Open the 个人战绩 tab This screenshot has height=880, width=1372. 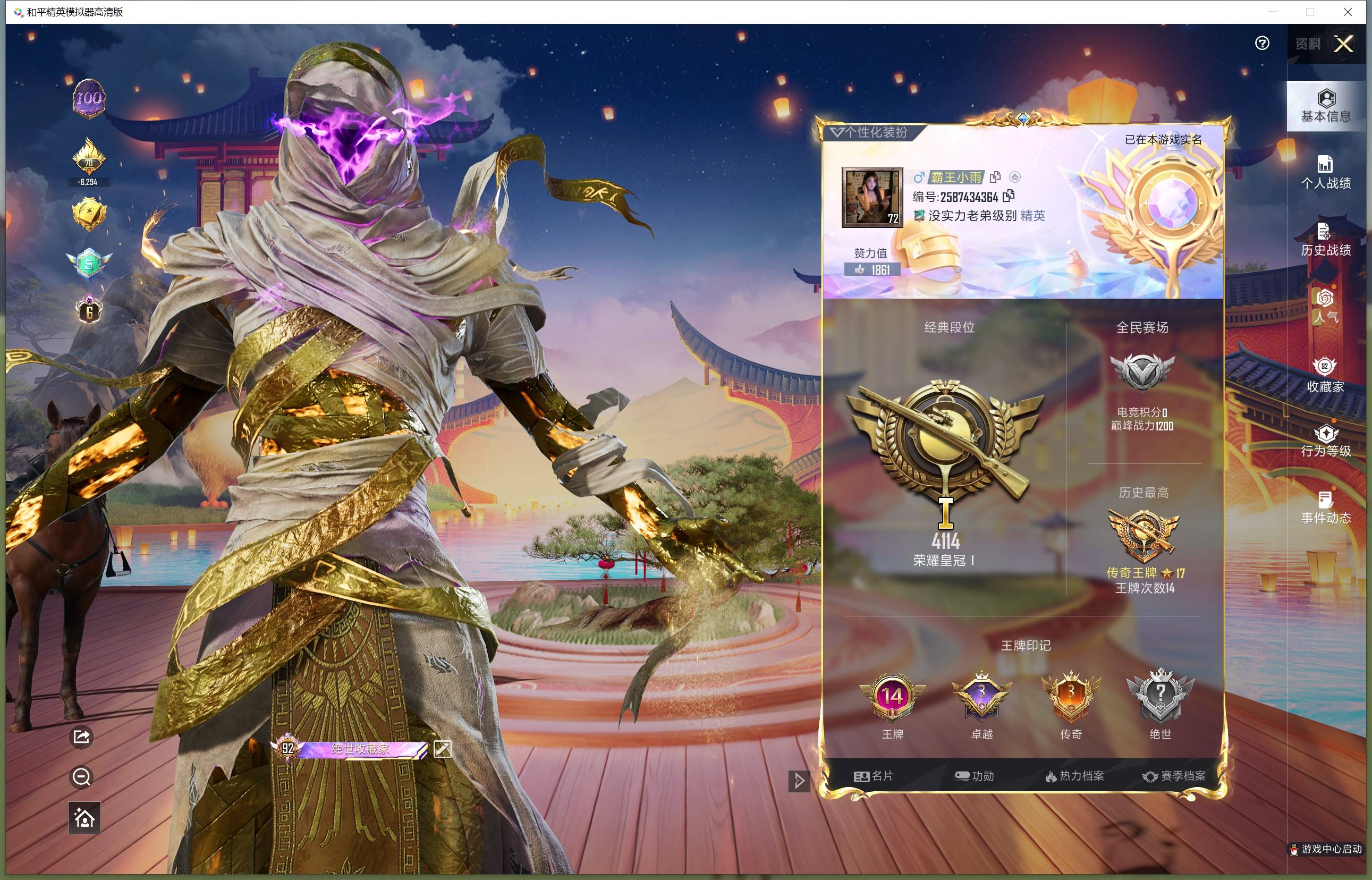coord(1326,173)
